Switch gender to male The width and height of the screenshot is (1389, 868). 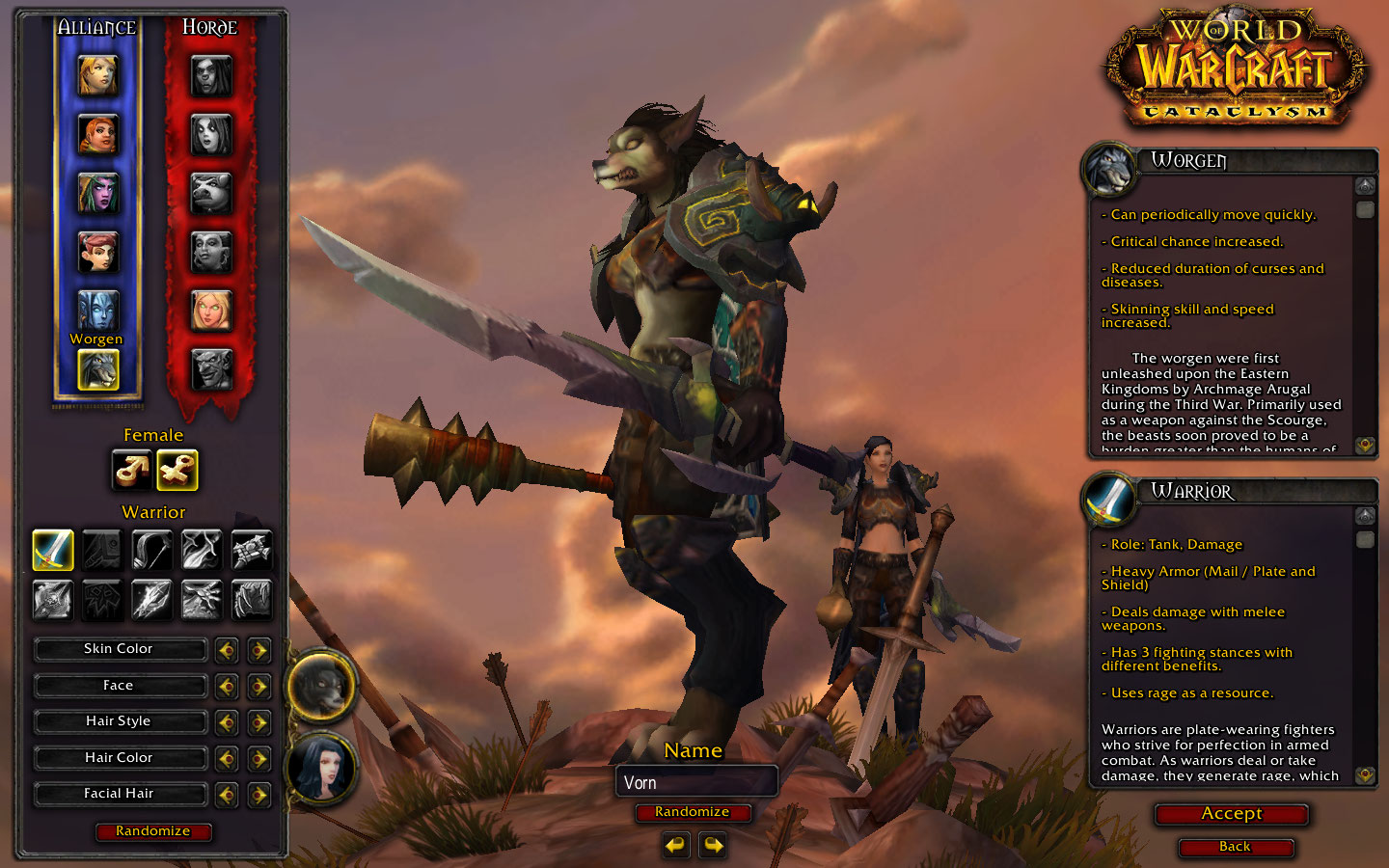[131, 470]
